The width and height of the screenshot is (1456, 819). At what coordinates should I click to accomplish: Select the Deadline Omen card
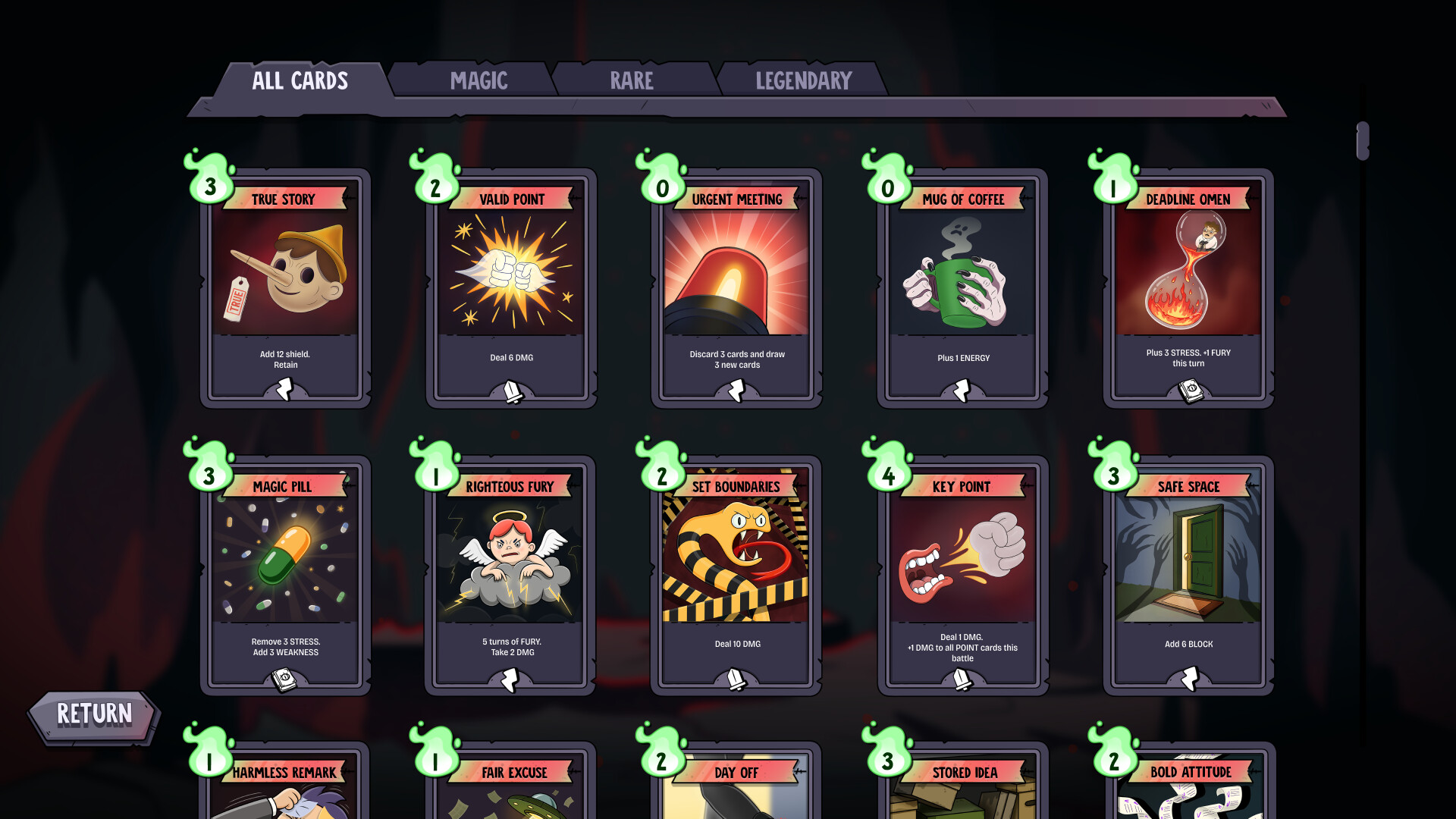point(1188,288)
